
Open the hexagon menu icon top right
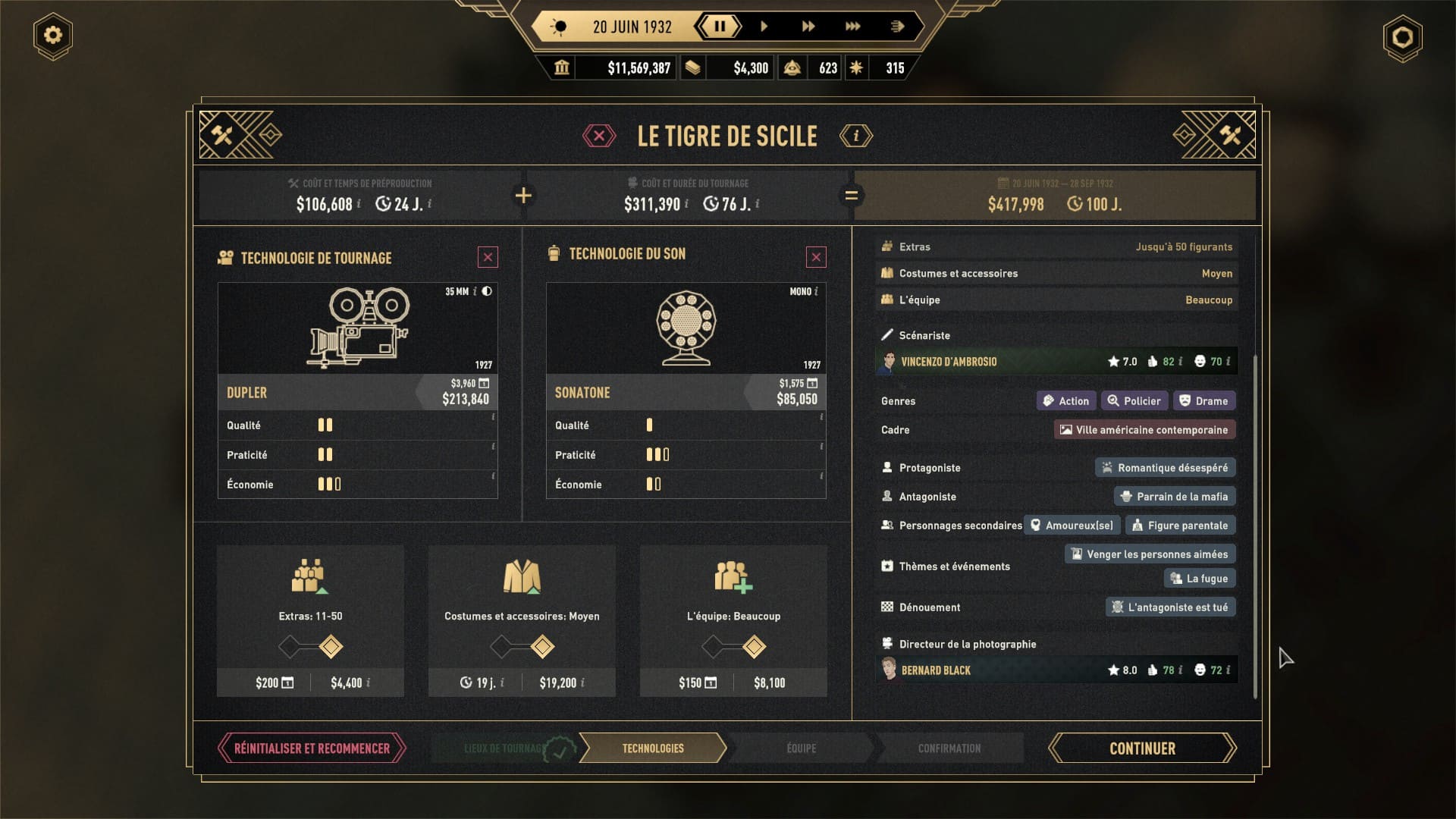click(1402, 38)
